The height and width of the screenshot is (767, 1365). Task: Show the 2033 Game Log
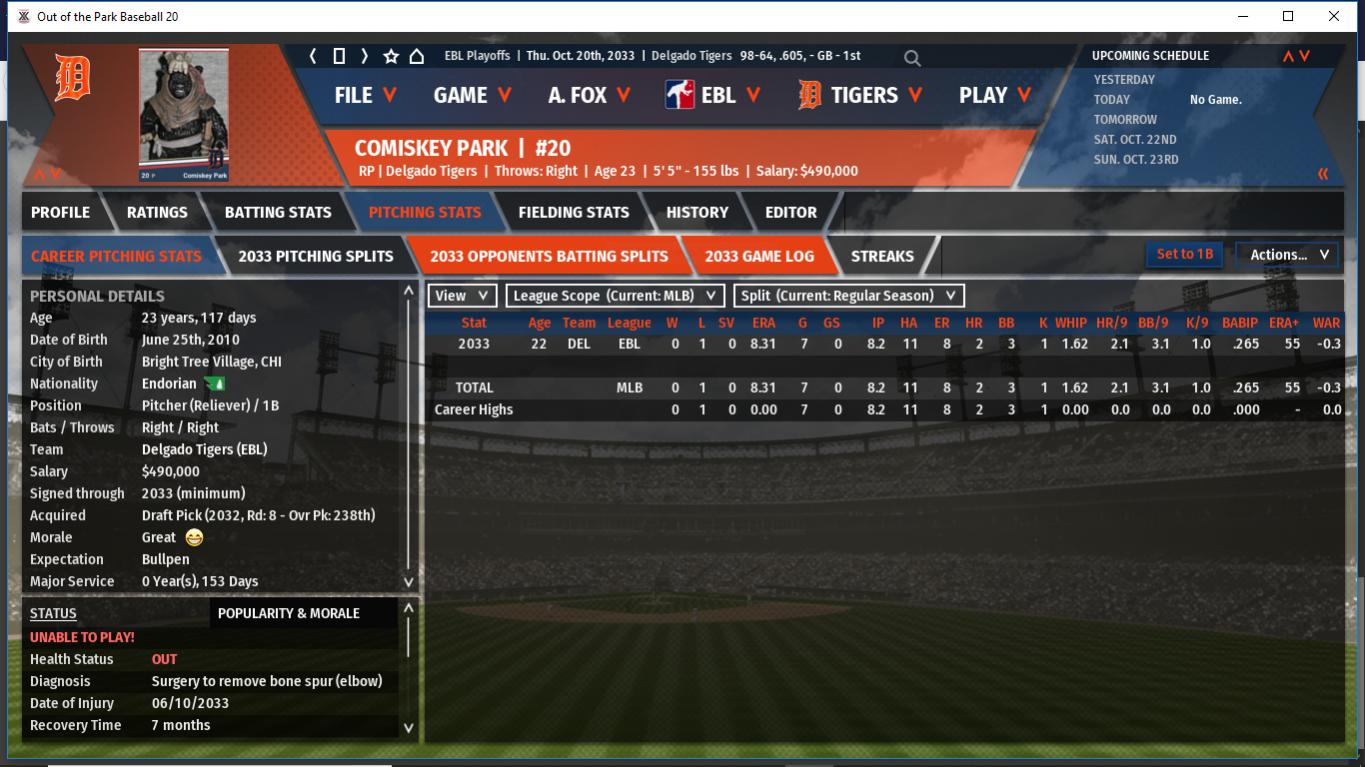tap(759, 256)
